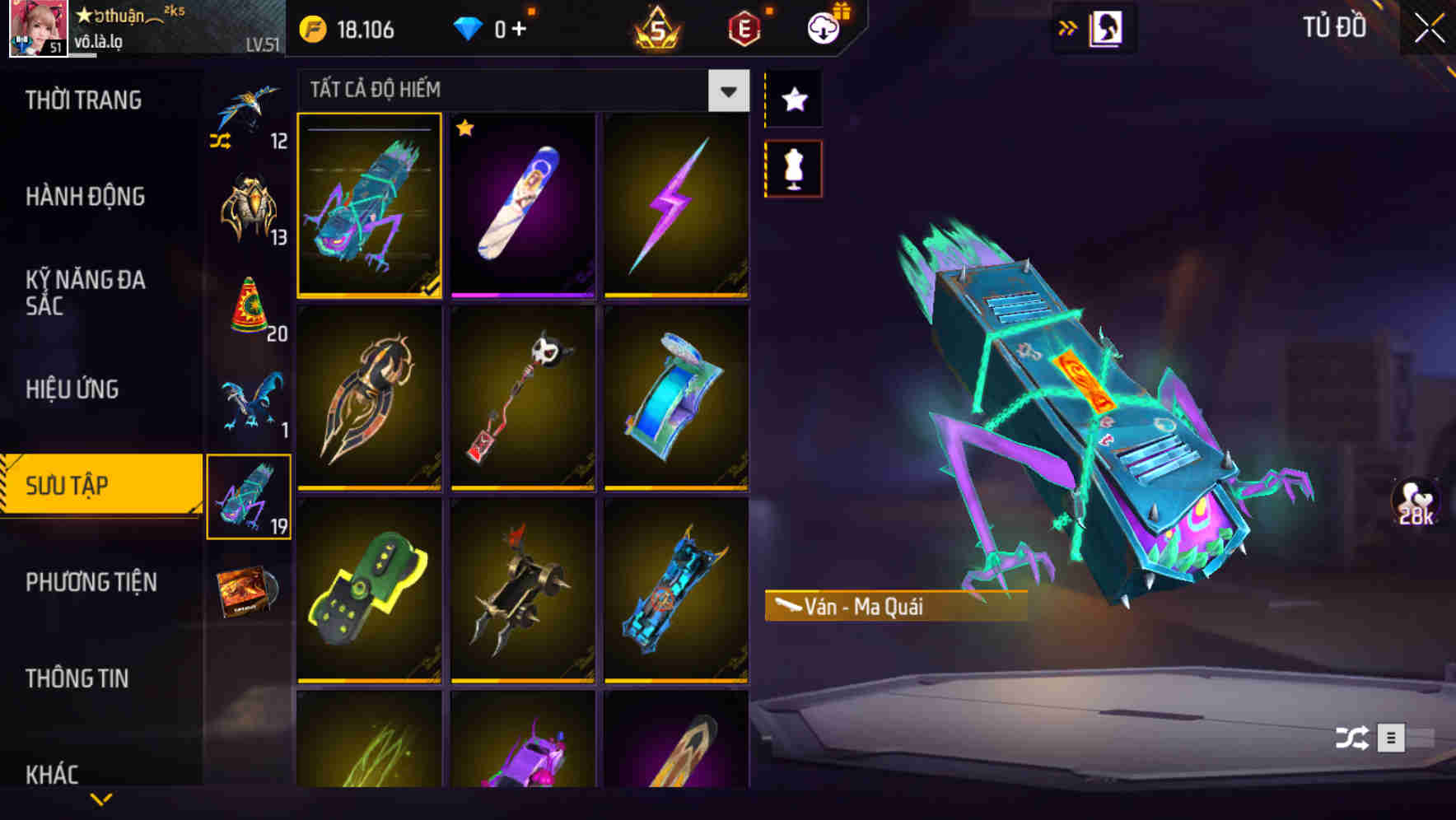Open the TẤT CẢ ĐỘ HIẾM rarity dropdown

click(519, 91)
